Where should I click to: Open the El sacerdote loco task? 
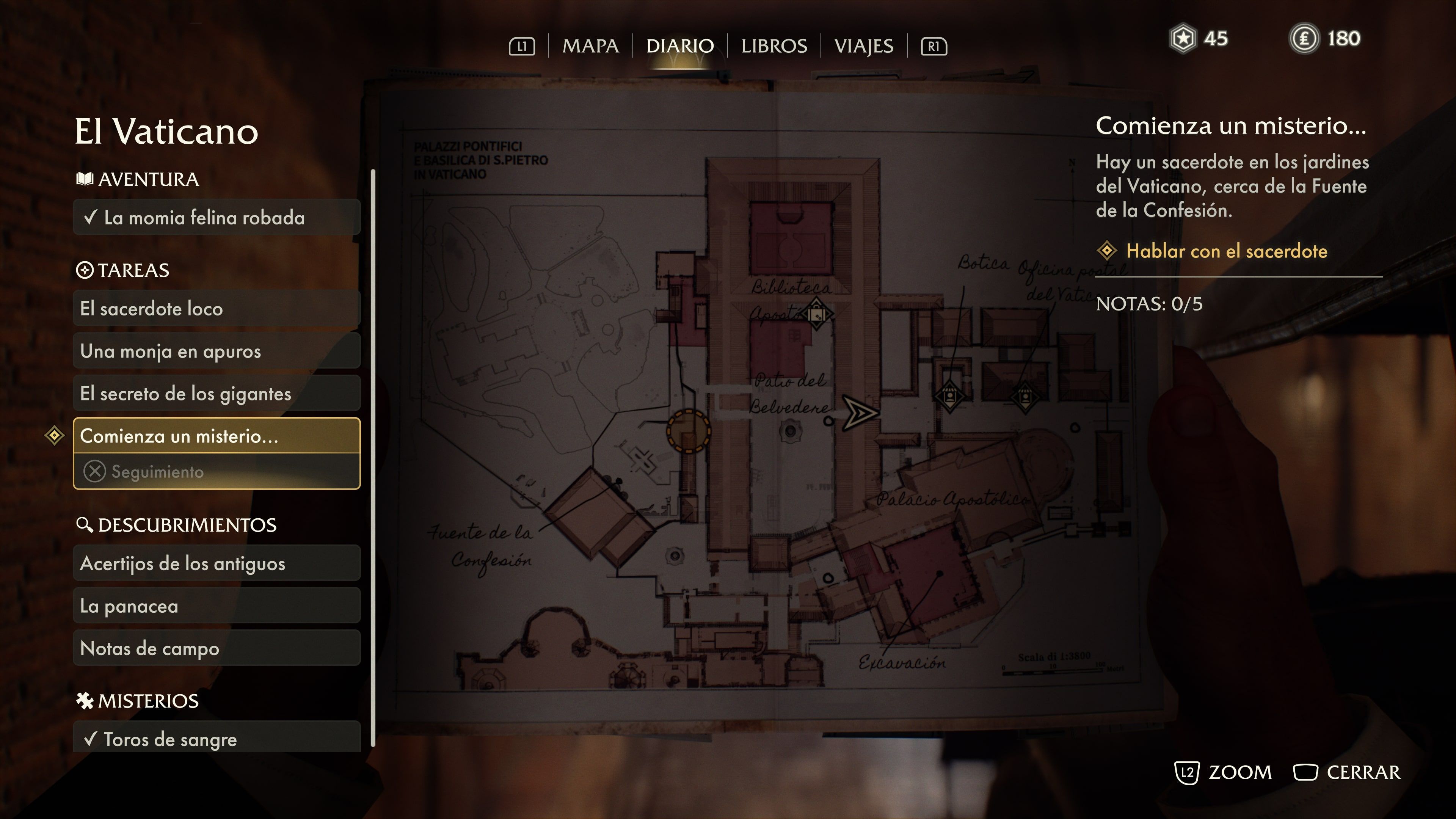click(x=217, y=309)
